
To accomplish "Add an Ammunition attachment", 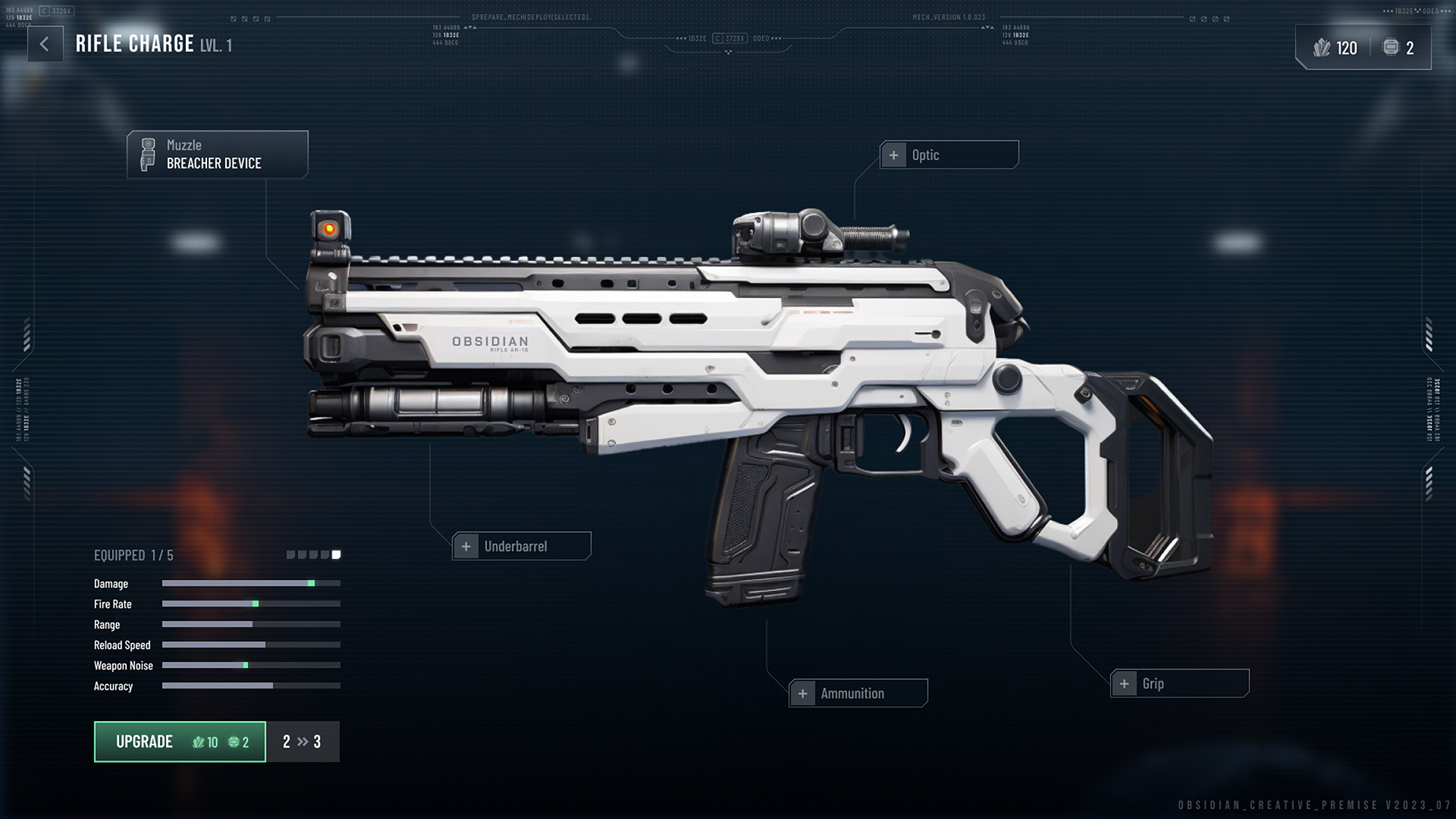I will click(x=858, y=693).
